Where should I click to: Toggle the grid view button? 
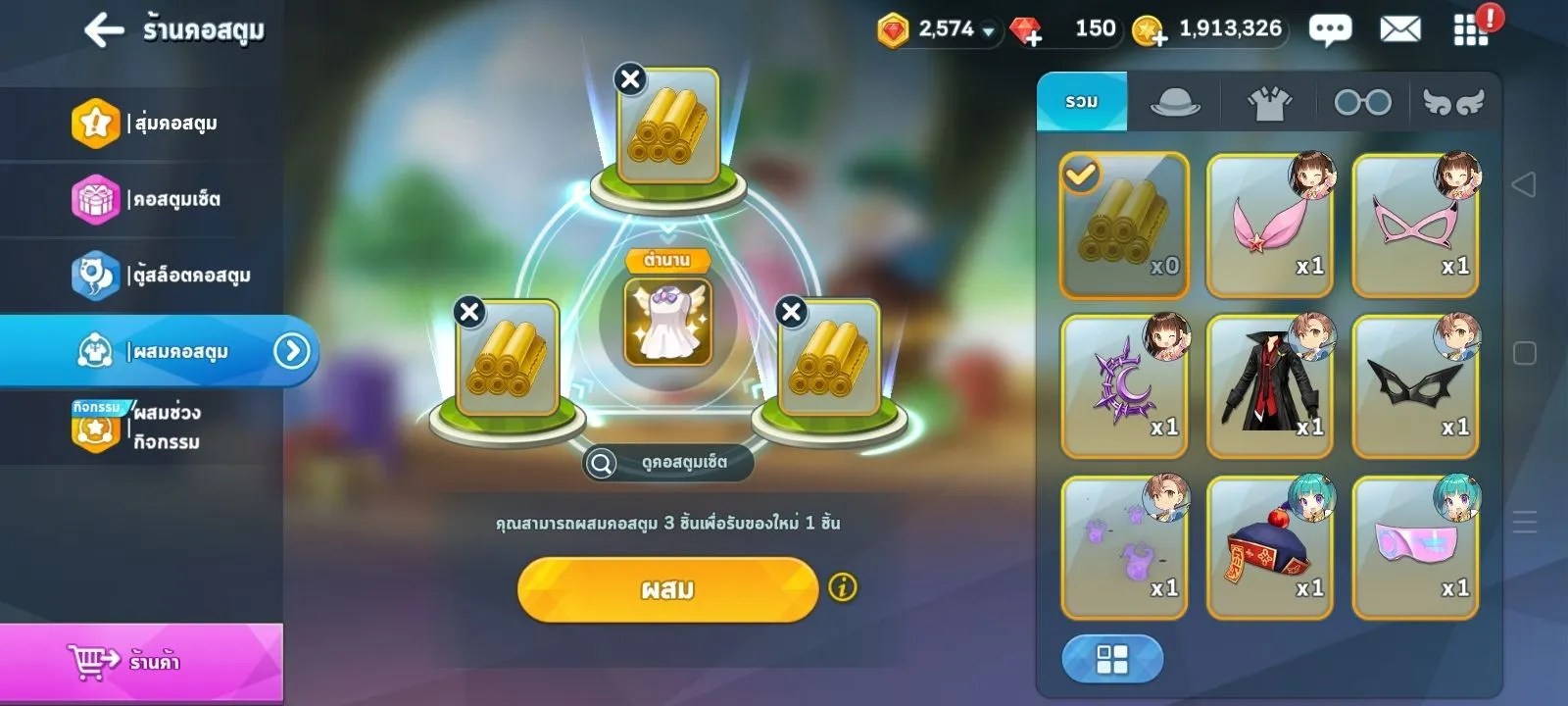point(1112,659)
